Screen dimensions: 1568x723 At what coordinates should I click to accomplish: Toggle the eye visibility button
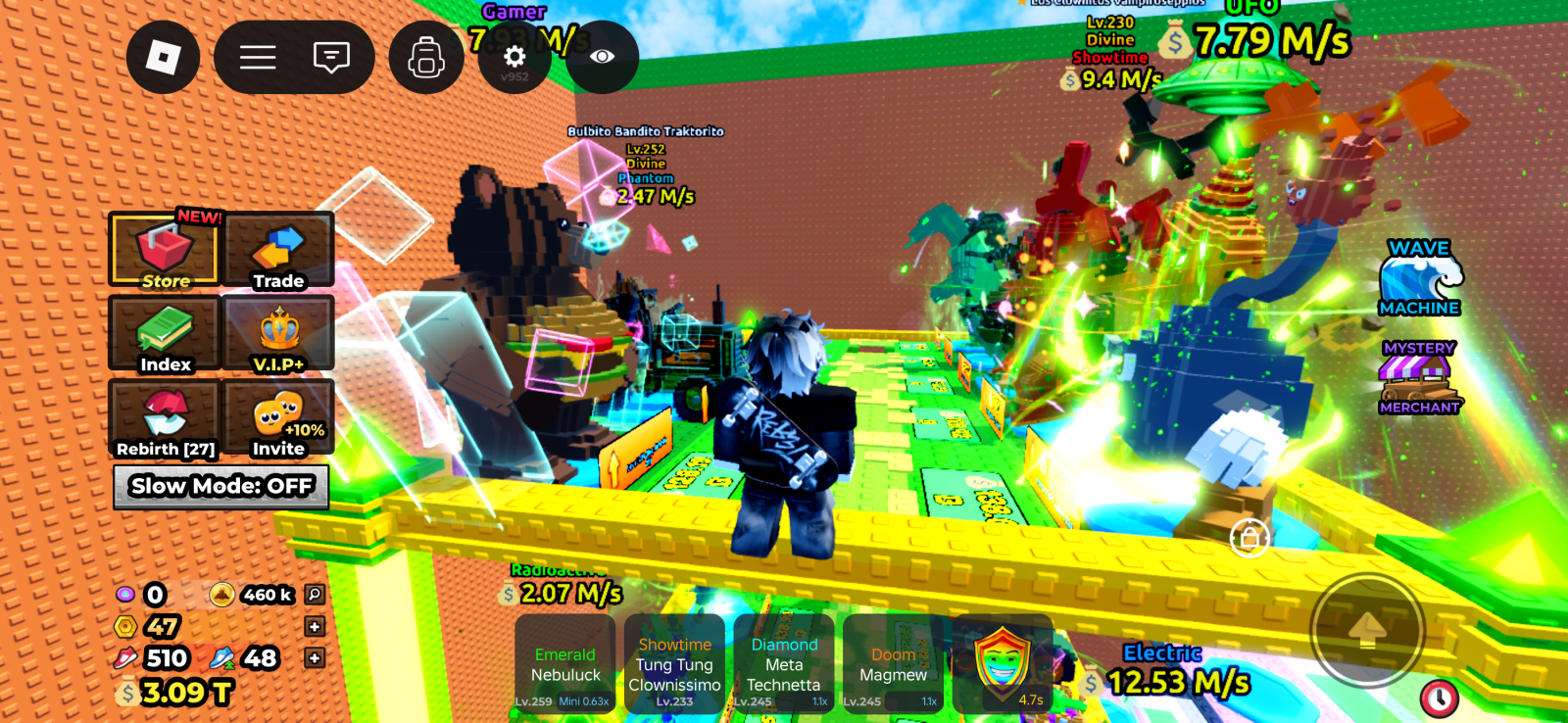602,58
